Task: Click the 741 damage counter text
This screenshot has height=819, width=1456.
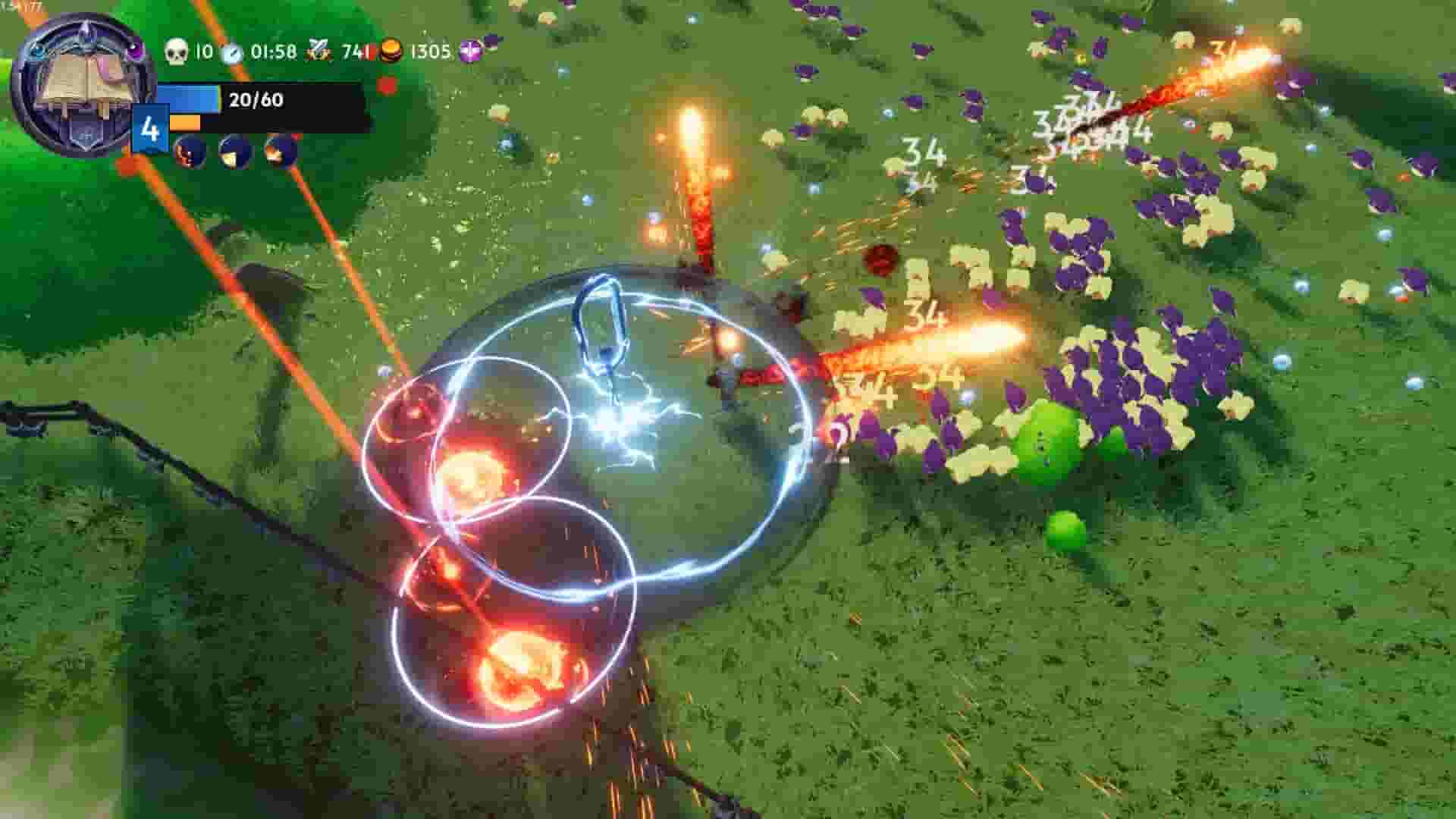Action: 354,51
